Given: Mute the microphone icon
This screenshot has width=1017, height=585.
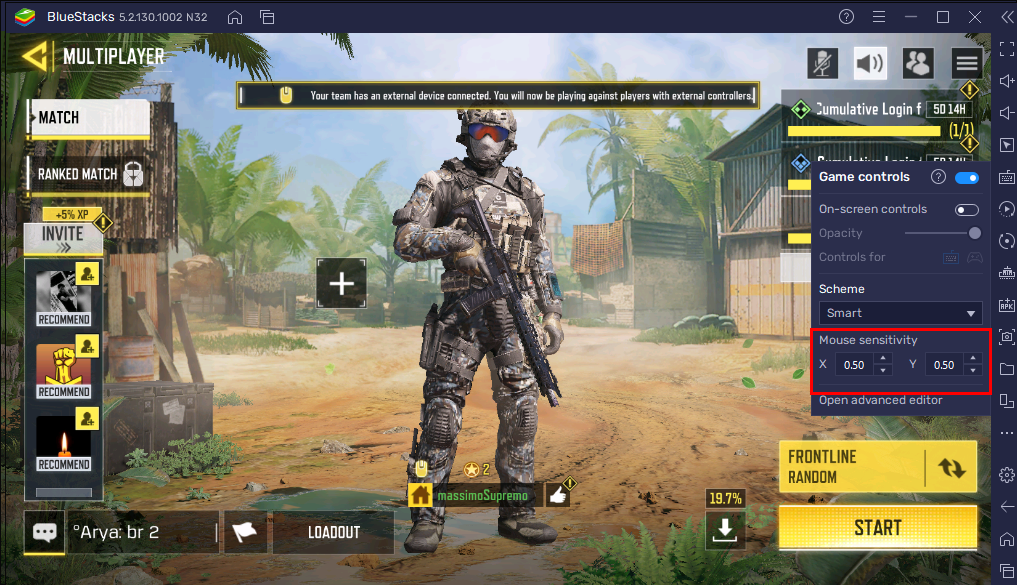Looking at the screenshot, I should pos(822,64).
